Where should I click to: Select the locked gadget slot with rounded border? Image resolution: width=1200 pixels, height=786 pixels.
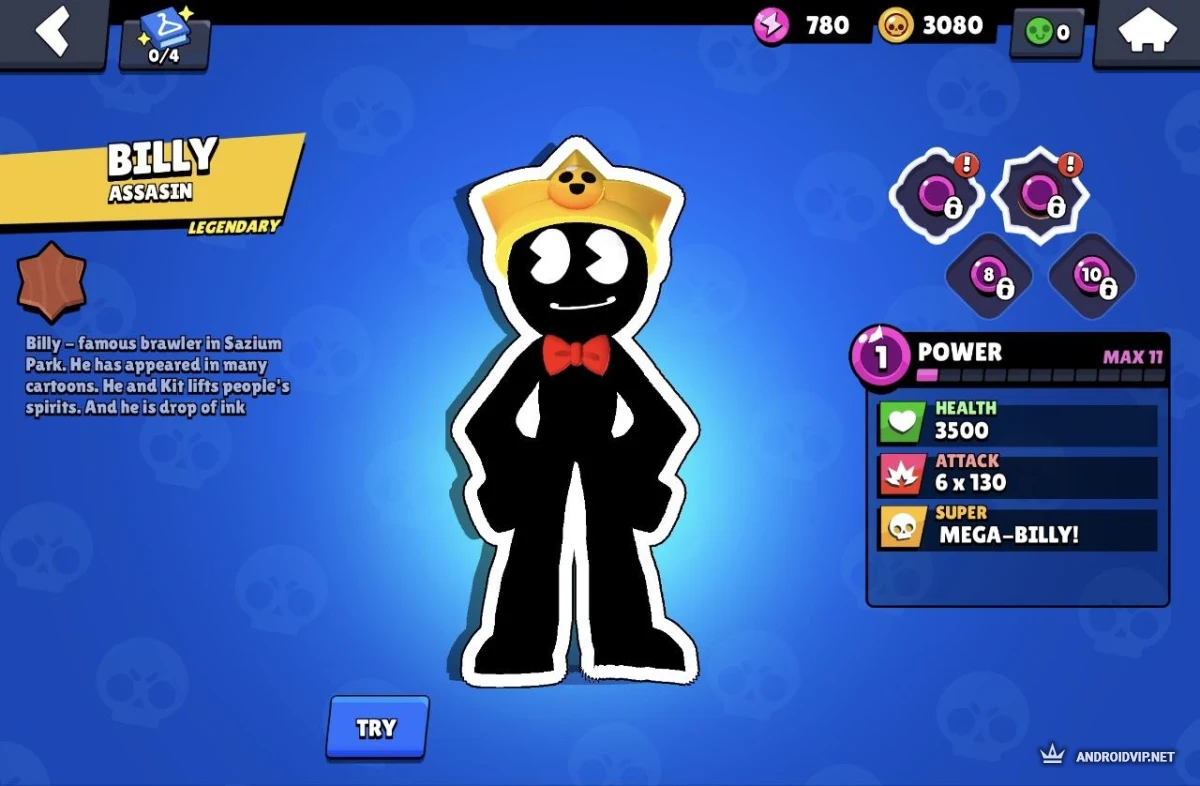click(936, 194)
